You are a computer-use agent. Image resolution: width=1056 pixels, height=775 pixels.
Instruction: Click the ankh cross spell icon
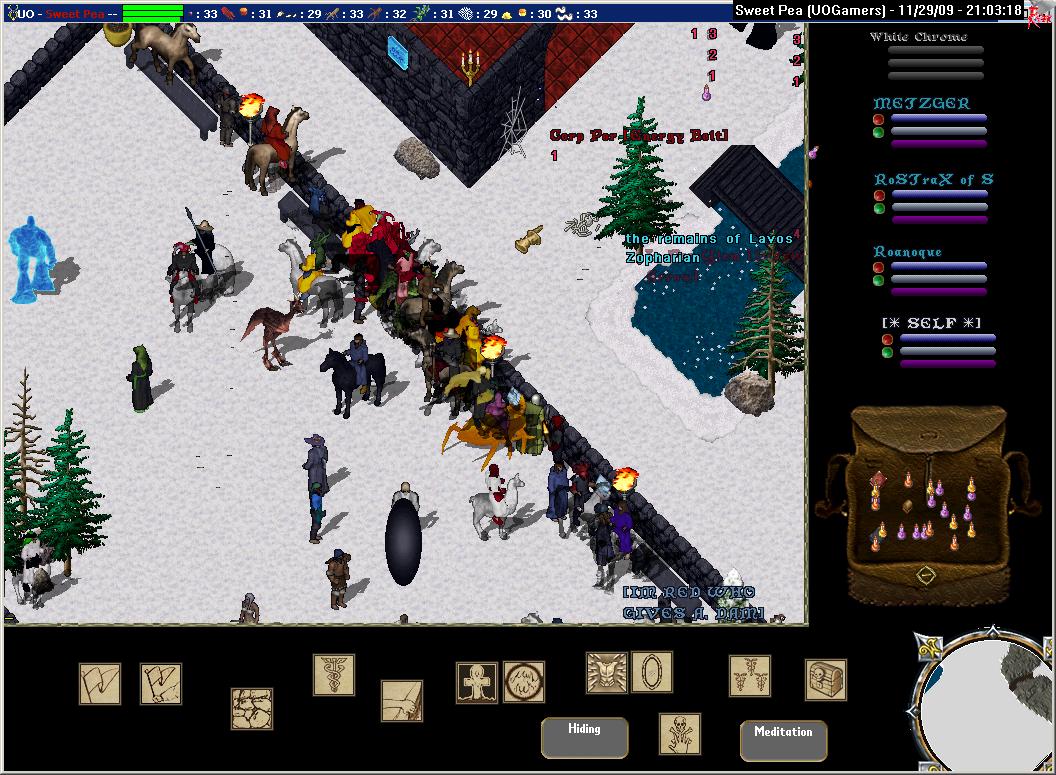(x=476, y=682)
